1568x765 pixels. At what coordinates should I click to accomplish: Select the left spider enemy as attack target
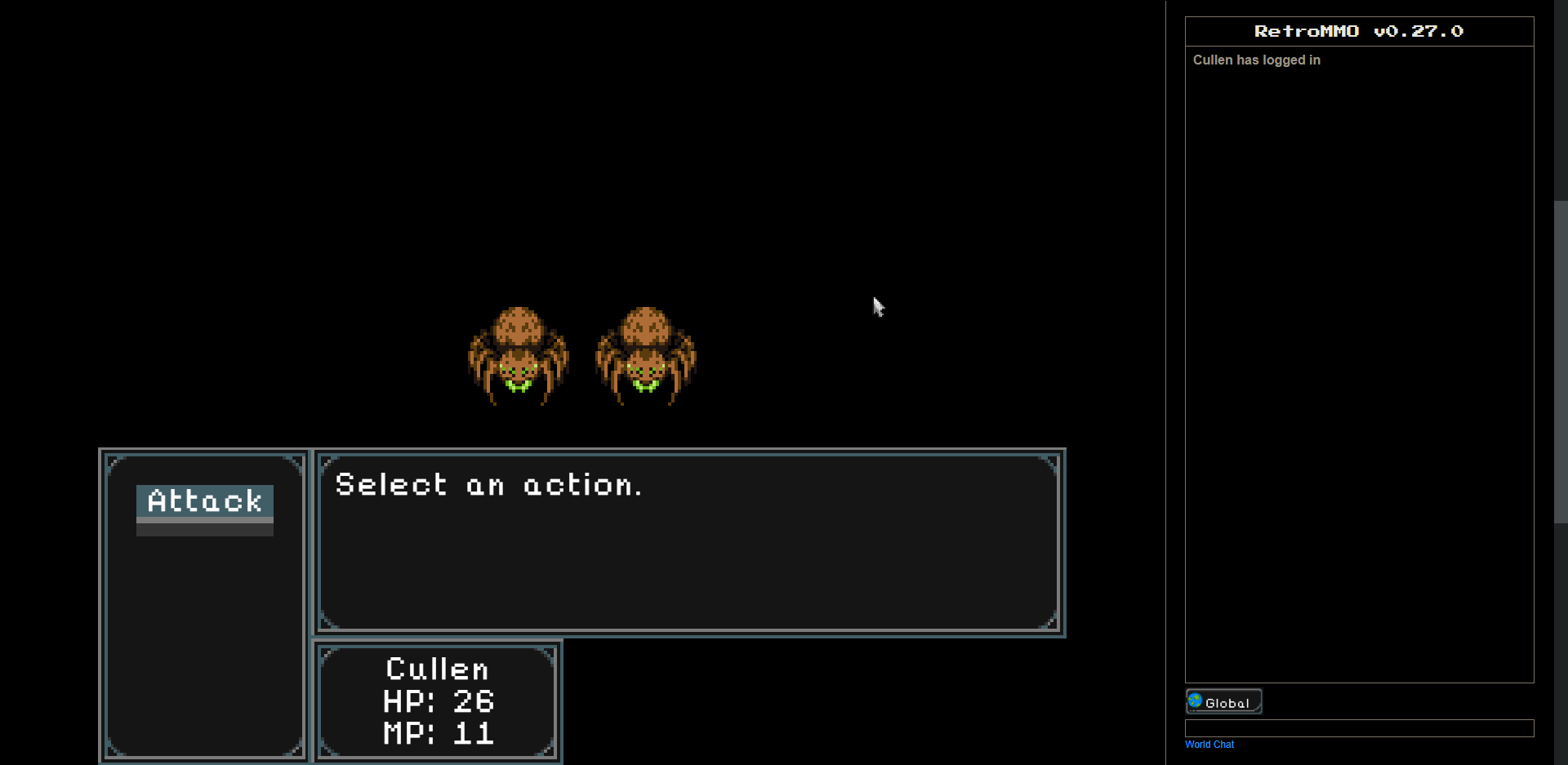coord(519,355)
